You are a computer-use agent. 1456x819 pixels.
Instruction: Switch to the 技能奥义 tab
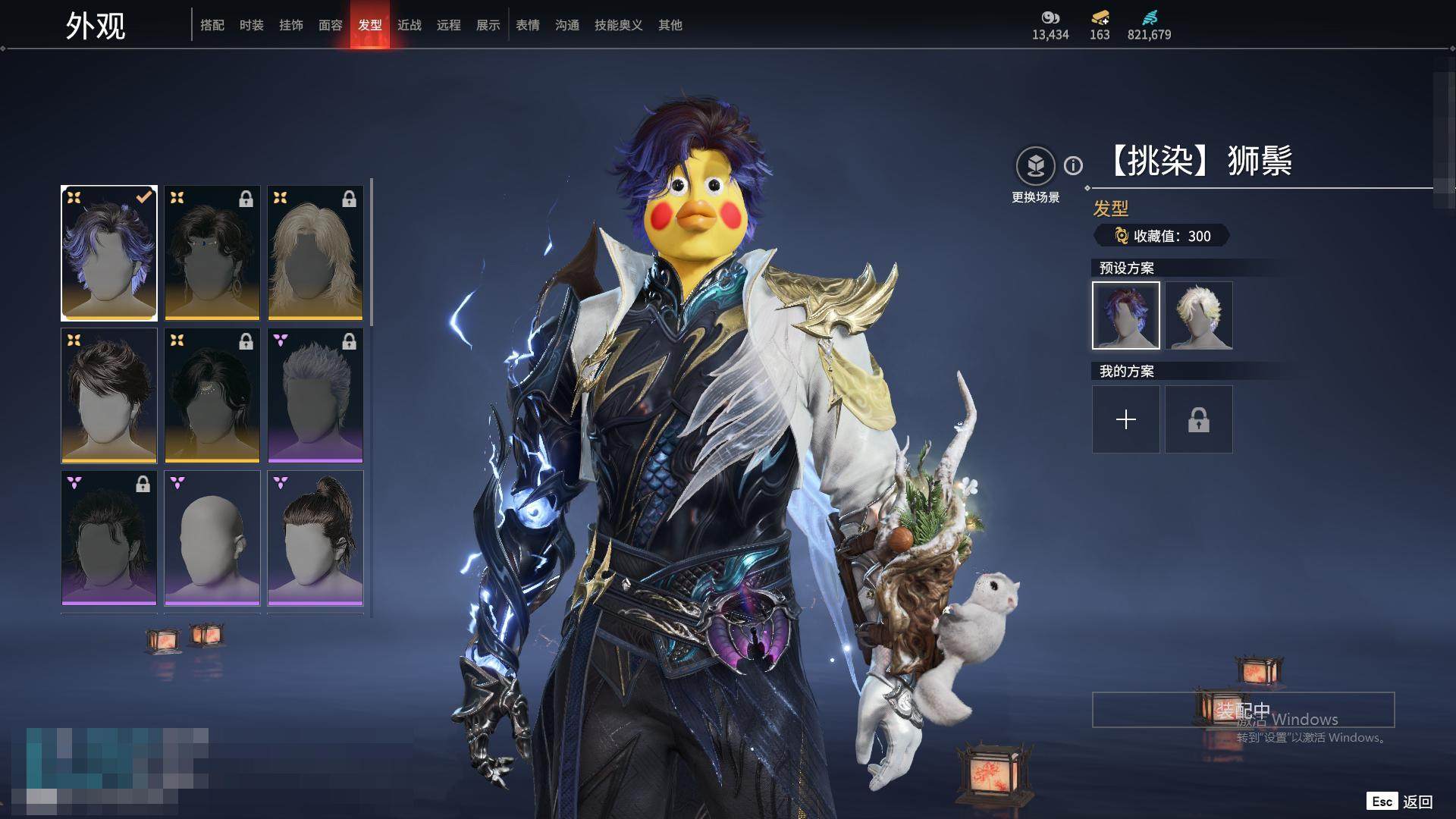tap(619, 25)
